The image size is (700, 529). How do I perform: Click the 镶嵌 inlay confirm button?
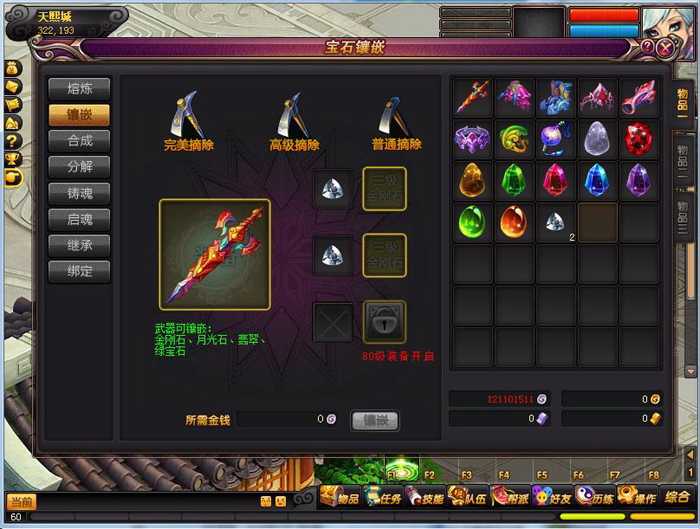tap(375, 421)
